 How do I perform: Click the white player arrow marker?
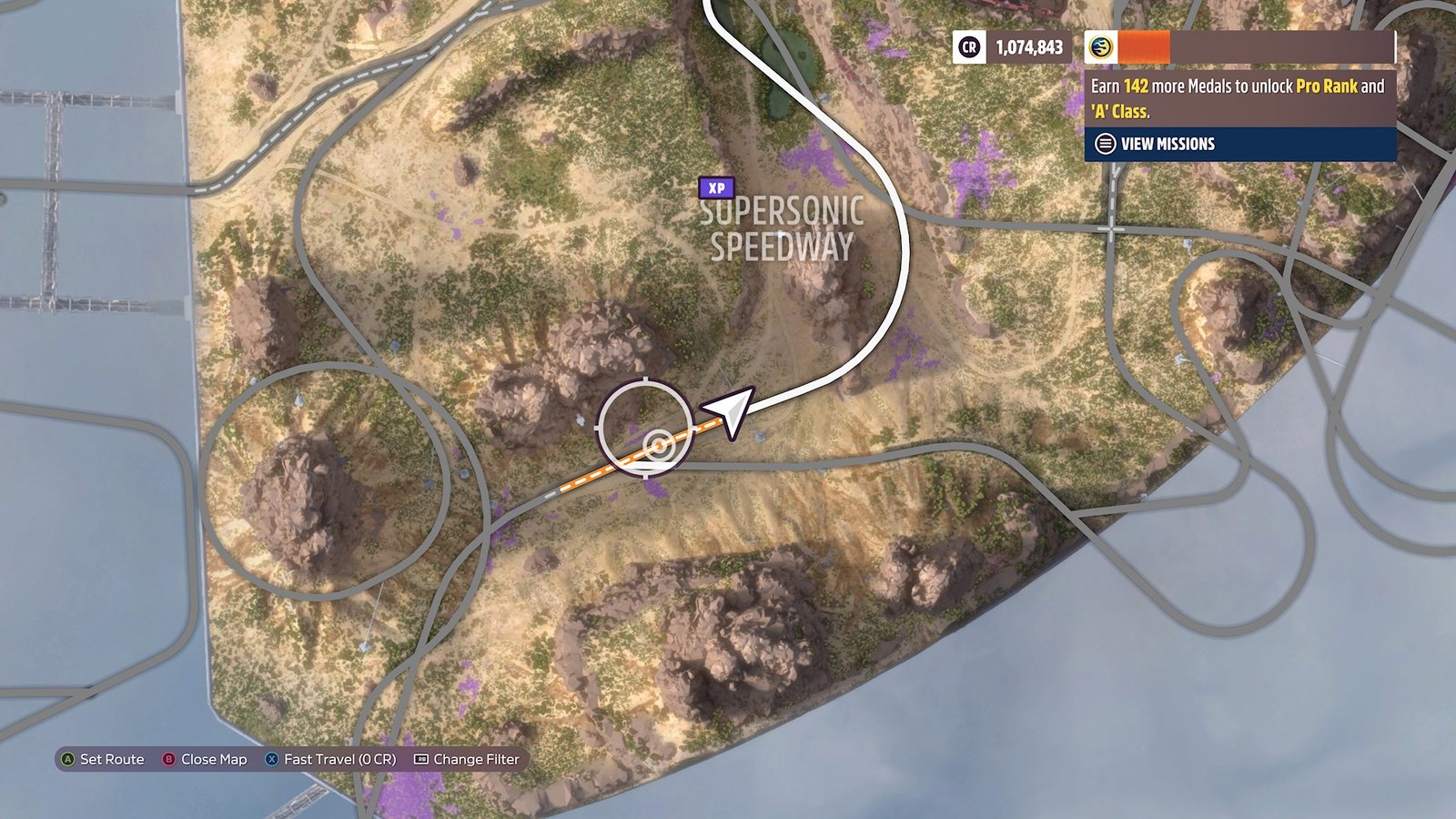point(731,410)
